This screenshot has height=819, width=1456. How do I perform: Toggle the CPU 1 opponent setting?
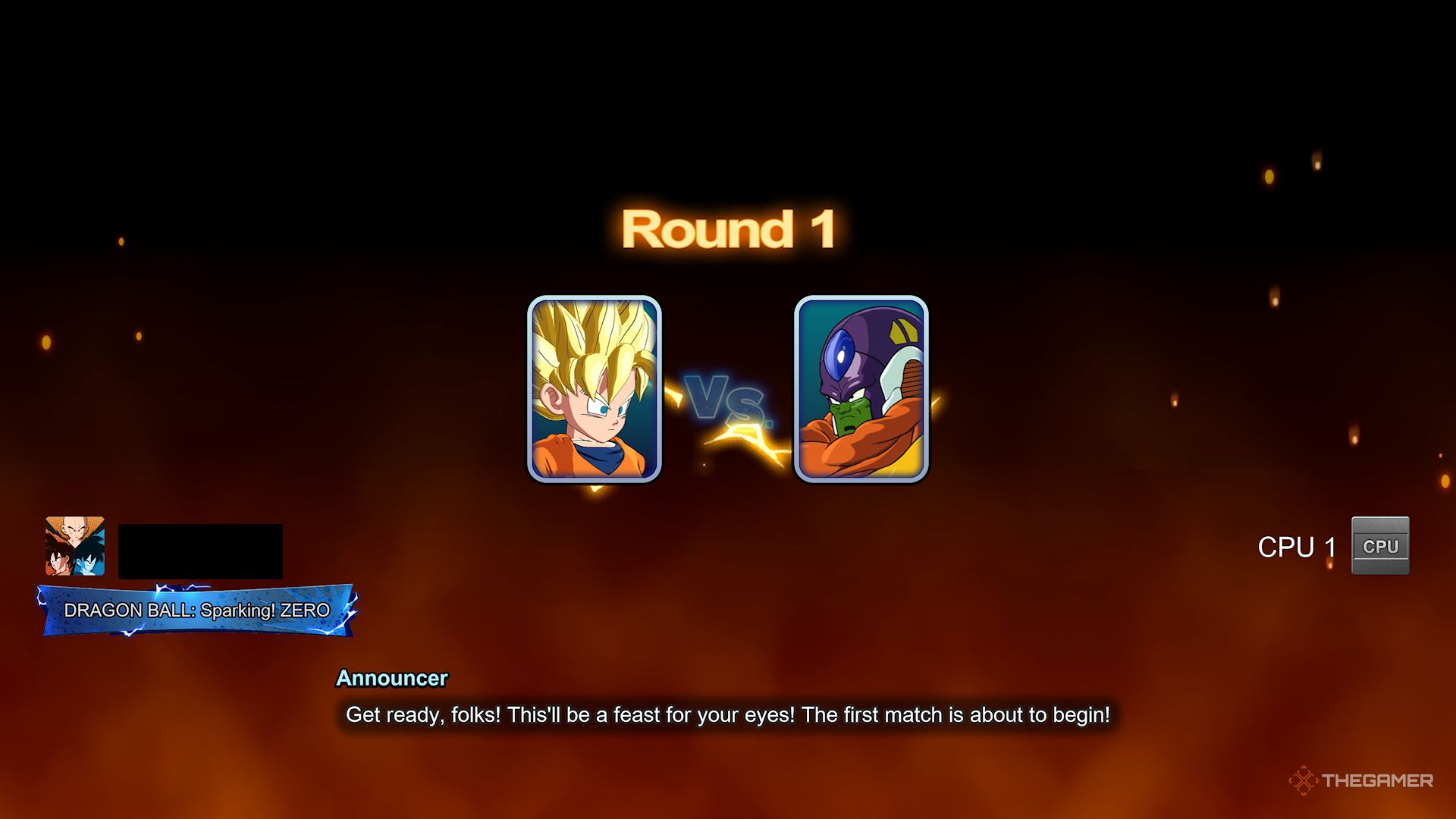point(1304,546)
